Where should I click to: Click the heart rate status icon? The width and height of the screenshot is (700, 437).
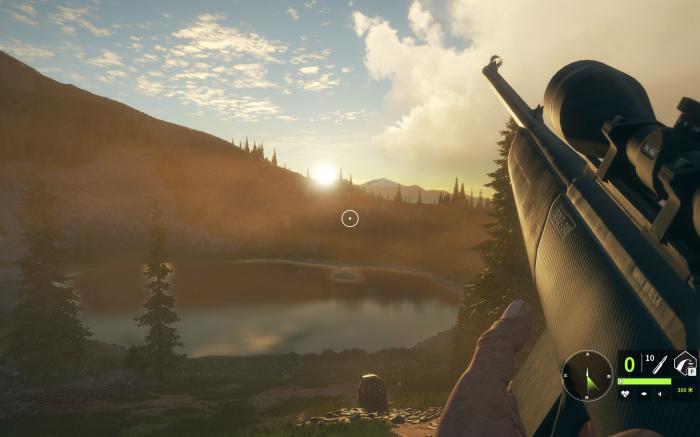click(625, 393)
